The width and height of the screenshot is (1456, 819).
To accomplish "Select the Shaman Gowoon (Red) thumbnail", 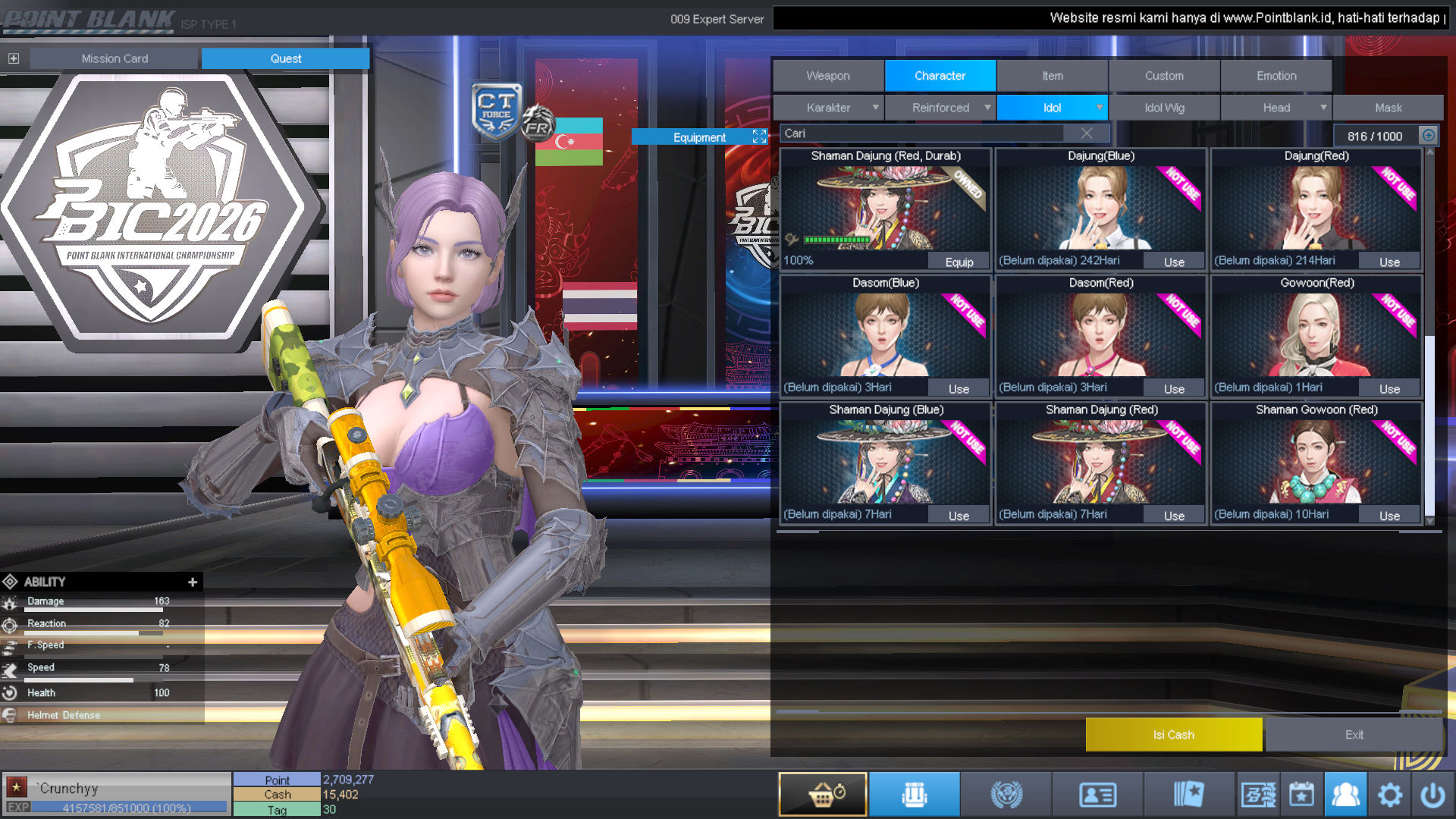I will tap(1316, 463).
